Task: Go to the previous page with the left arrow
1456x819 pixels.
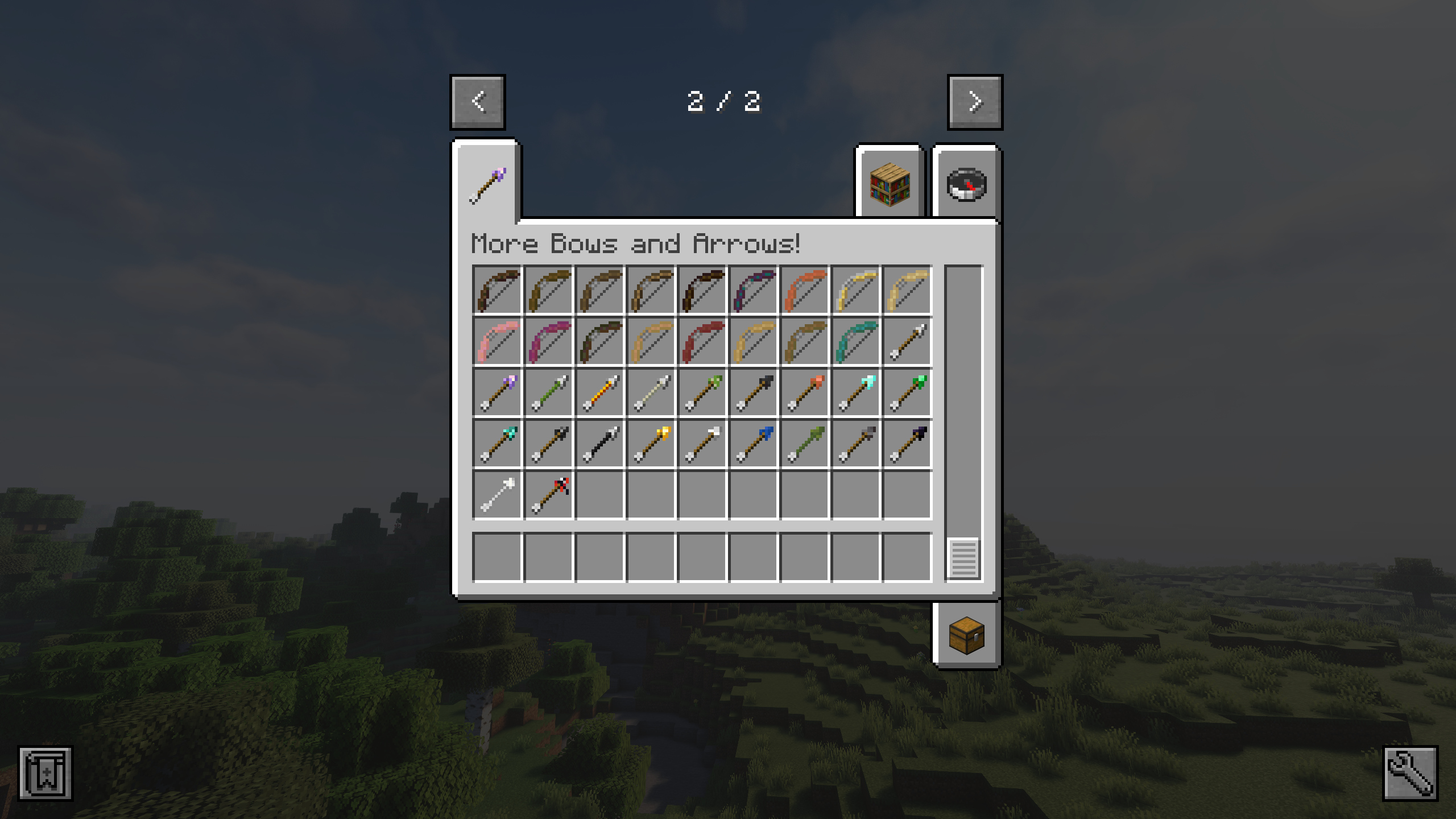Action: click(478, 102)
